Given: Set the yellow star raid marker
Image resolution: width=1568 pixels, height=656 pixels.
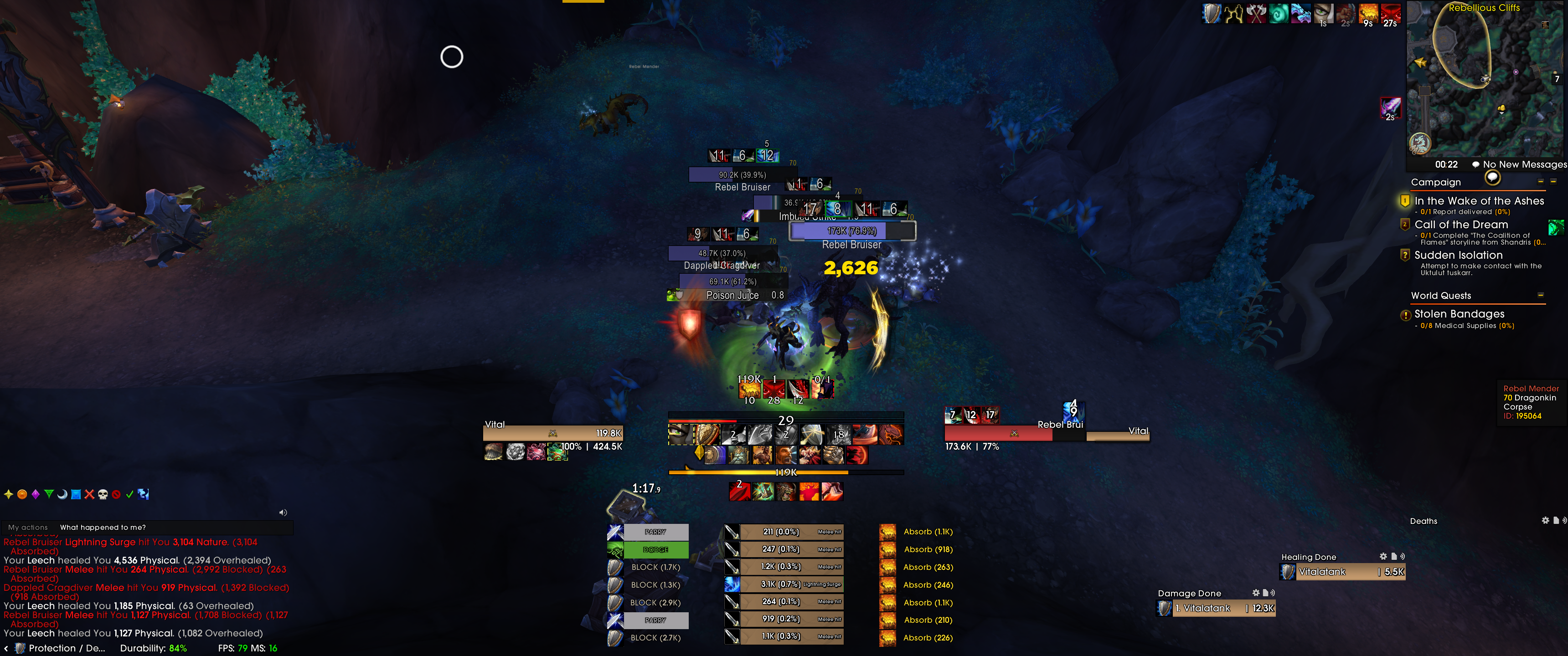Looking at the screenshot, I should [9, 495].
